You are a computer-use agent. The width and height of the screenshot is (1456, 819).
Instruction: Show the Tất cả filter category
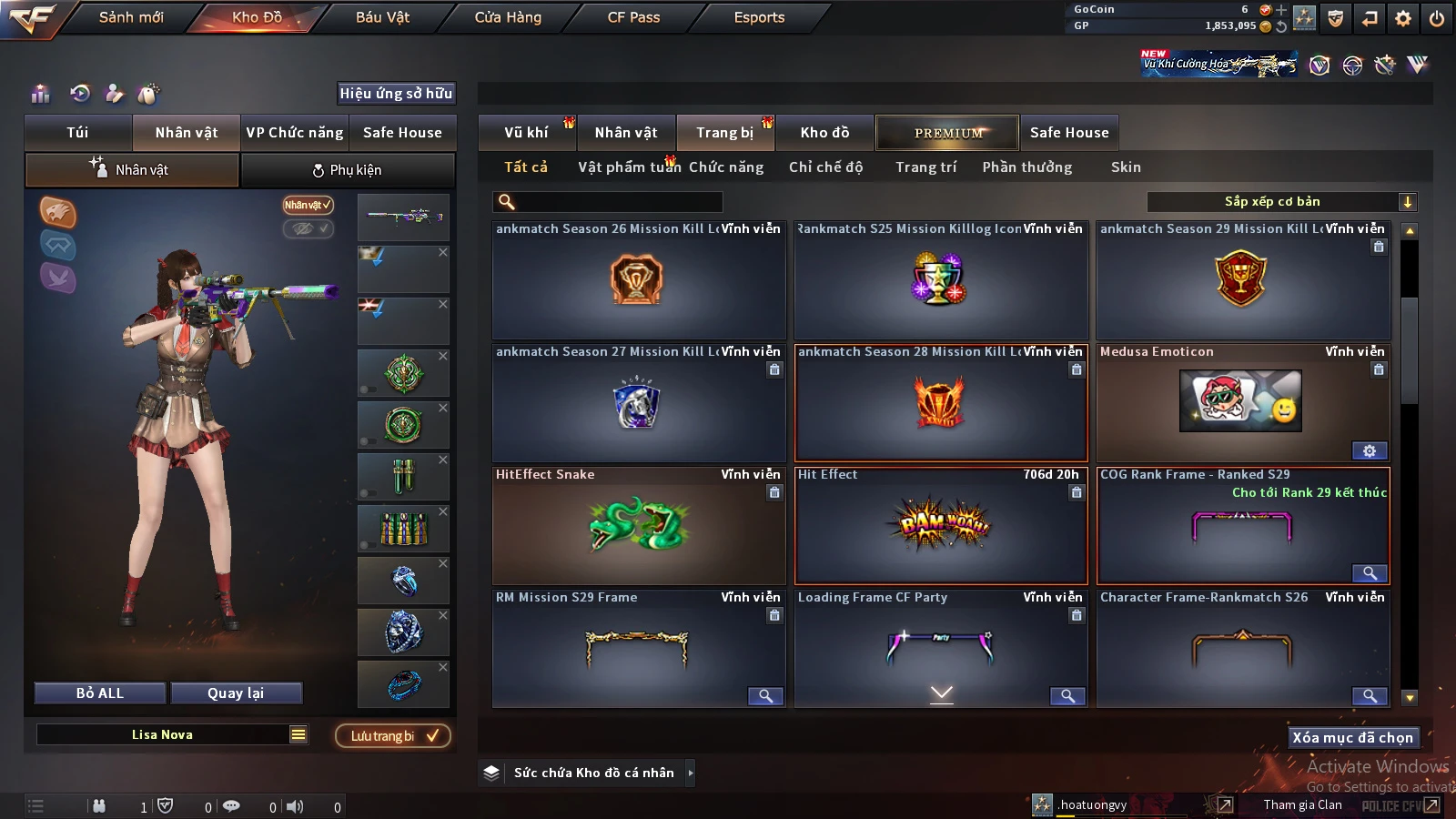pyautogui.click(x=526, y=167)
